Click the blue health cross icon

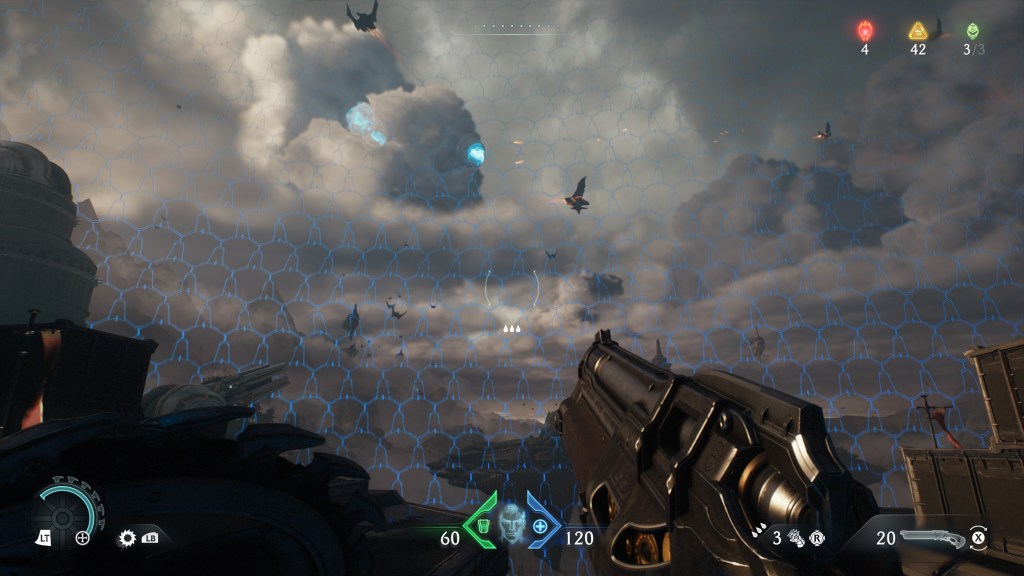click(x=541, y=526)
